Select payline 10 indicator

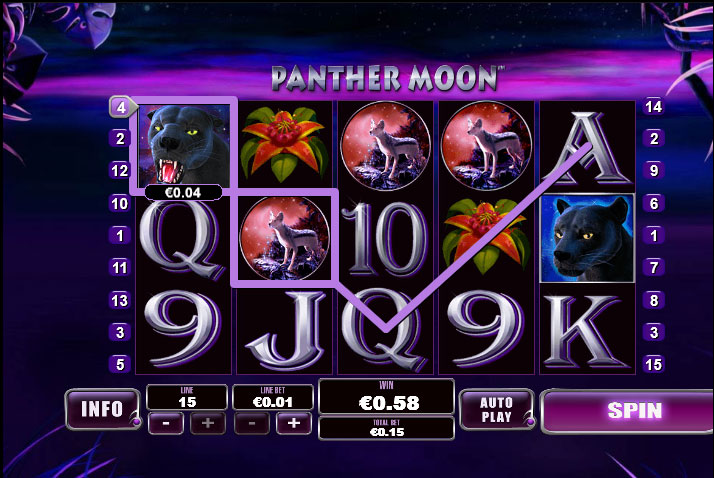(x=120, y=203)
